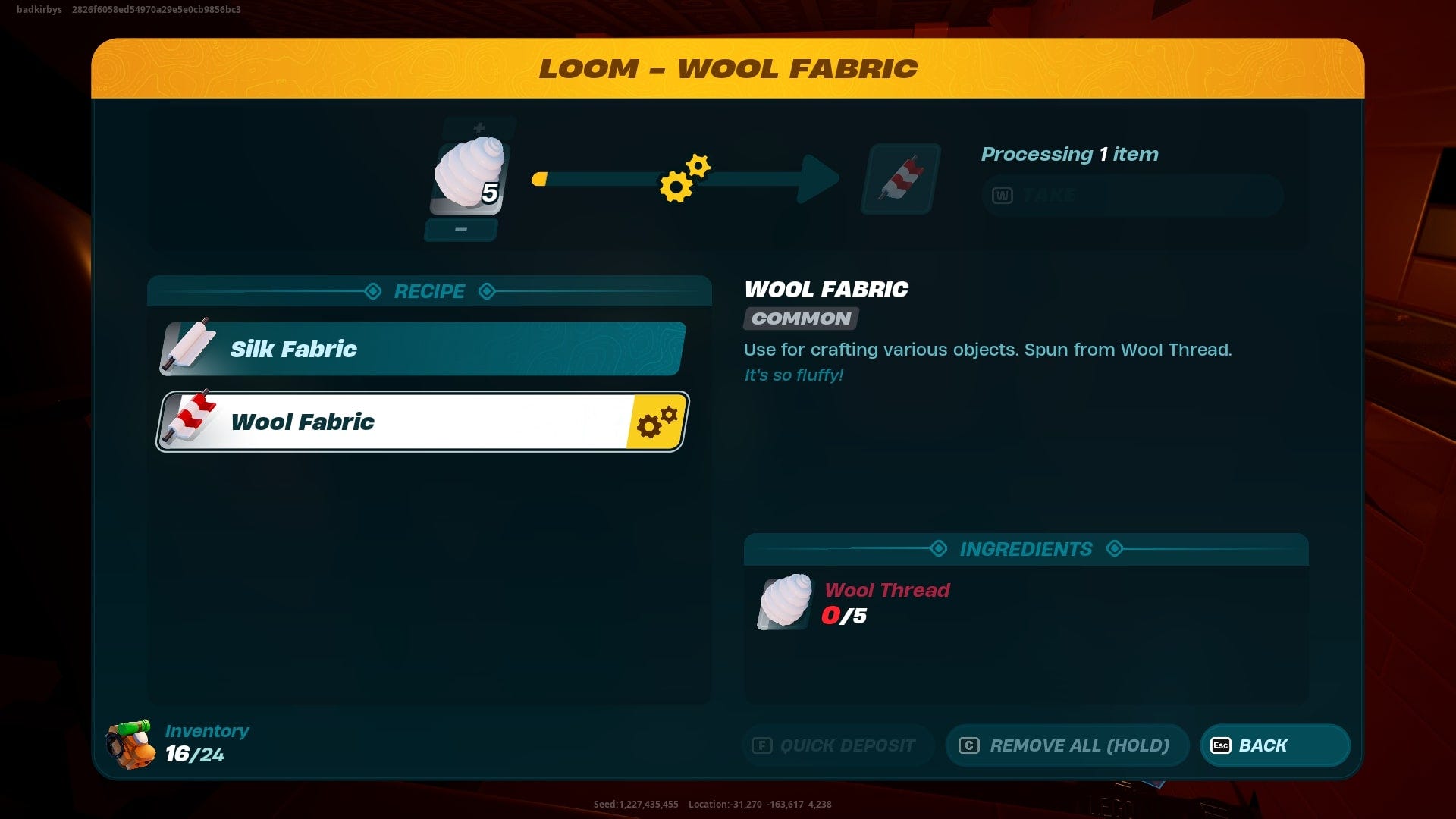Click REMOVE ALL (HOLD)
Image resolution: width=1456 pixels, height=819 pixels.
click(x=1067, y=745)
